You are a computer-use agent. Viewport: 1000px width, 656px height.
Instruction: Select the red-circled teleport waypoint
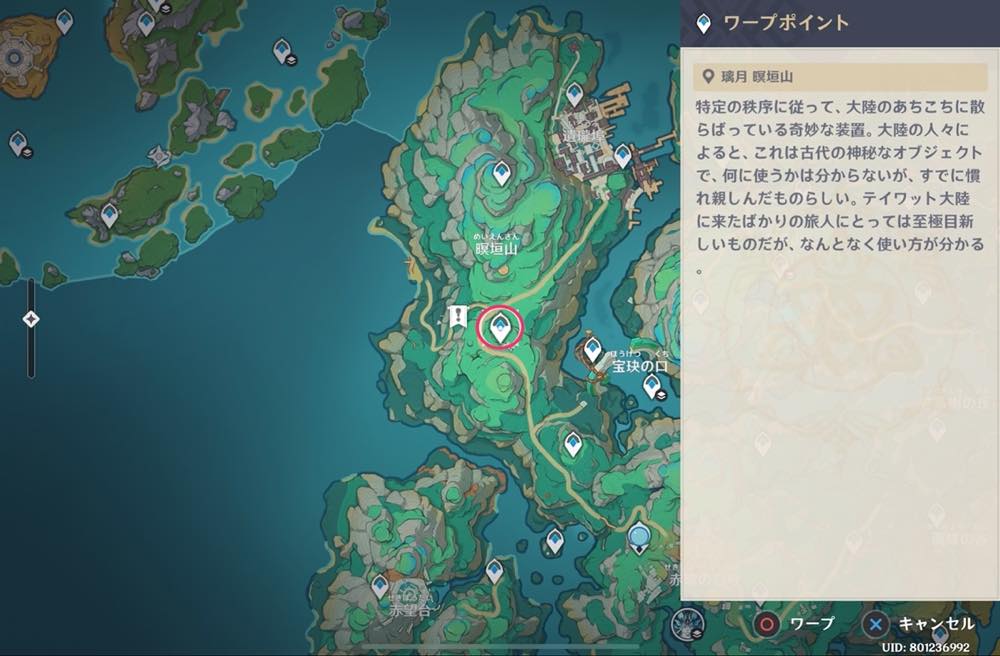click(x=500, y=326)
